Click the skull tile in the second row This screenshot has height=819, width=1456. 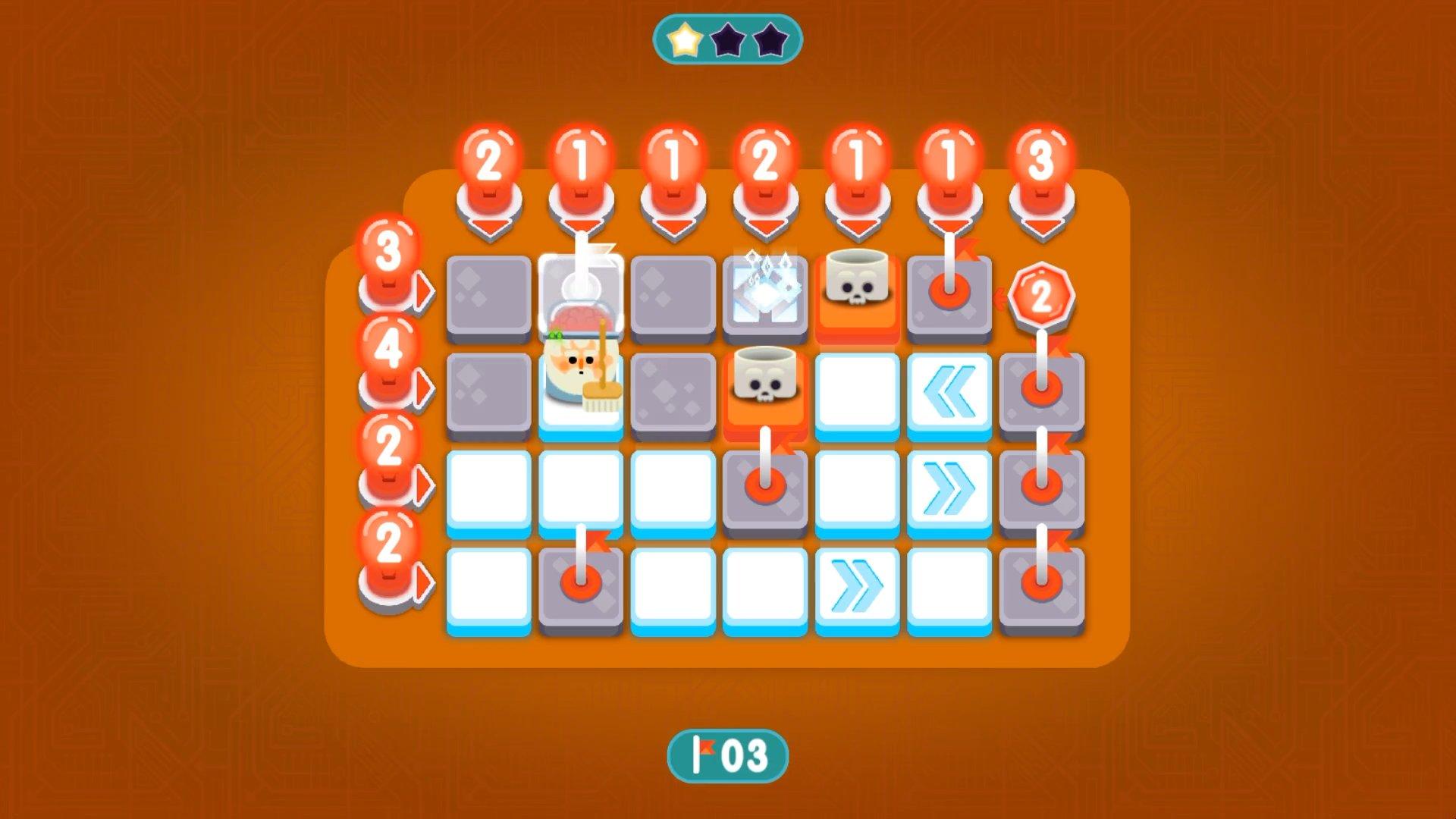click(766, 383)
